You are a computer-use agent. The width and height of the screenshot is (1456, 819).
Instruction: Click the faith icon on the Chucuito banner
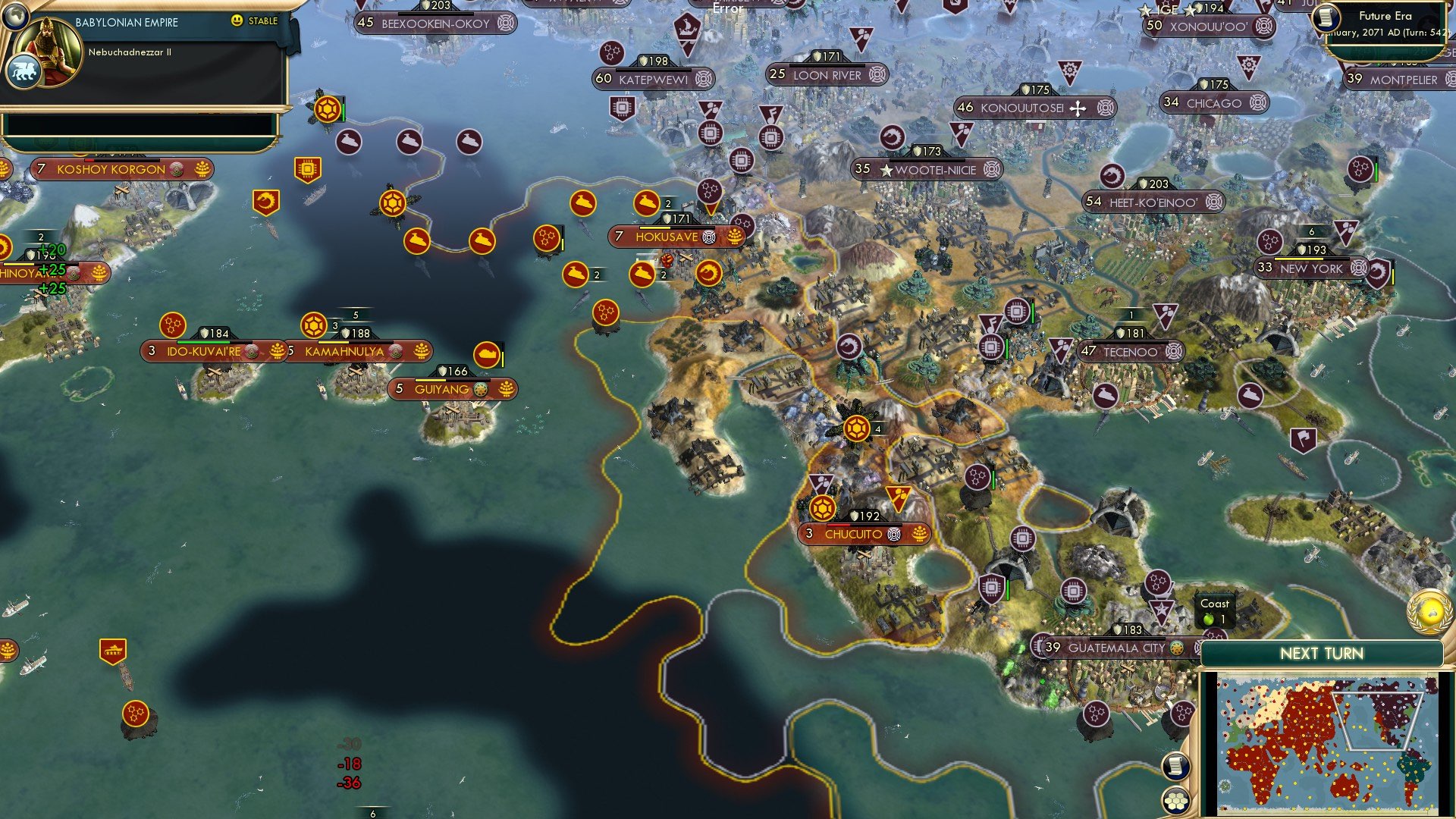pos(893,534)
